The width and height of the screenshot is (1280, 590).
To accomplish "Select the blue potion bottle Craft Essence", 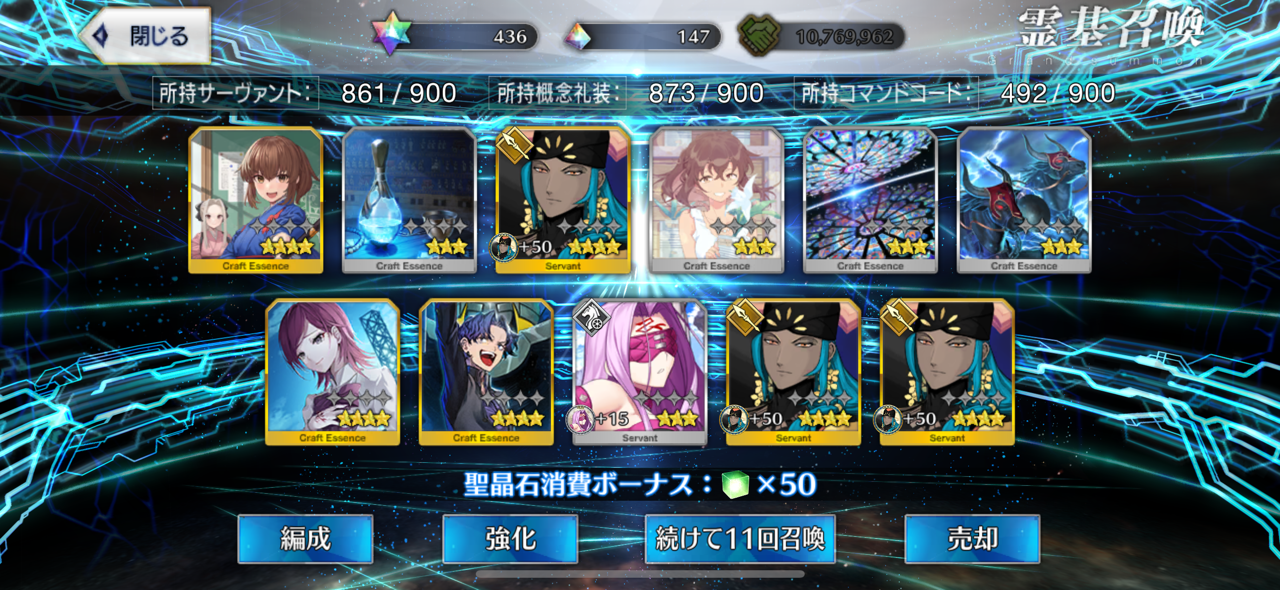I will pos(409,200).
